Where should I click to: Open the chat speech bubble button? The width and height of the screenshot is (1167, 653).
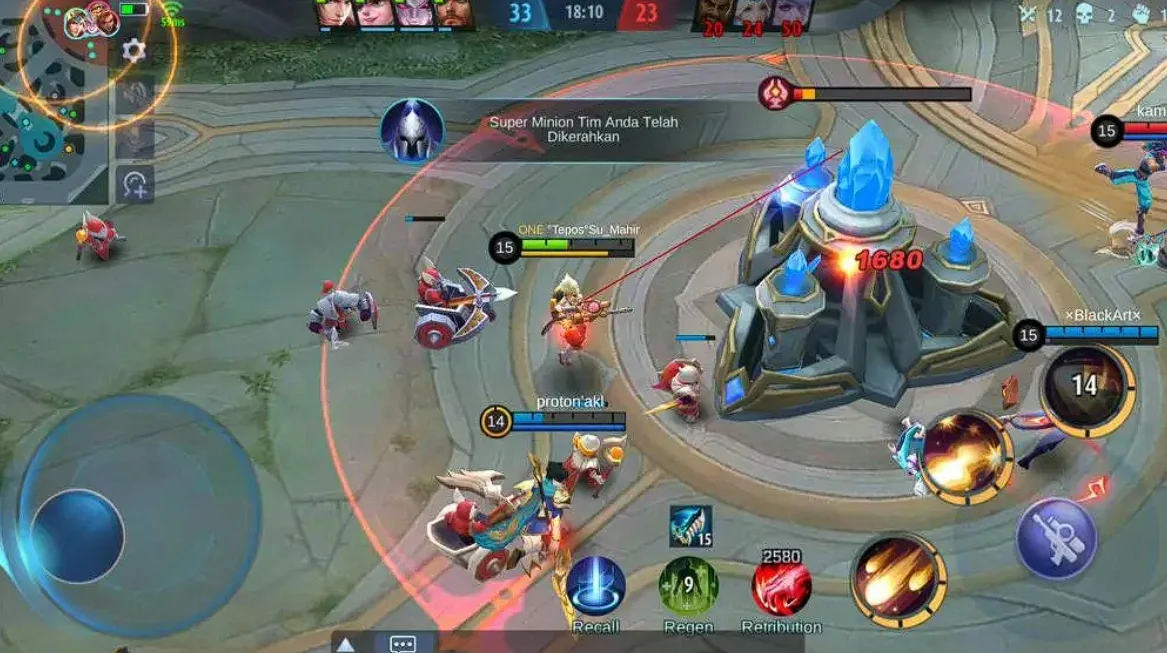(403, 644)
